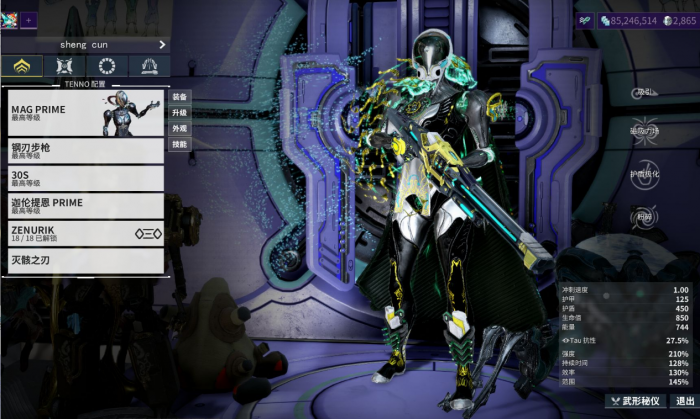Click the 装备 (equip) button
The width and height of the screenshot is (700, 419).
pos(179,97)
